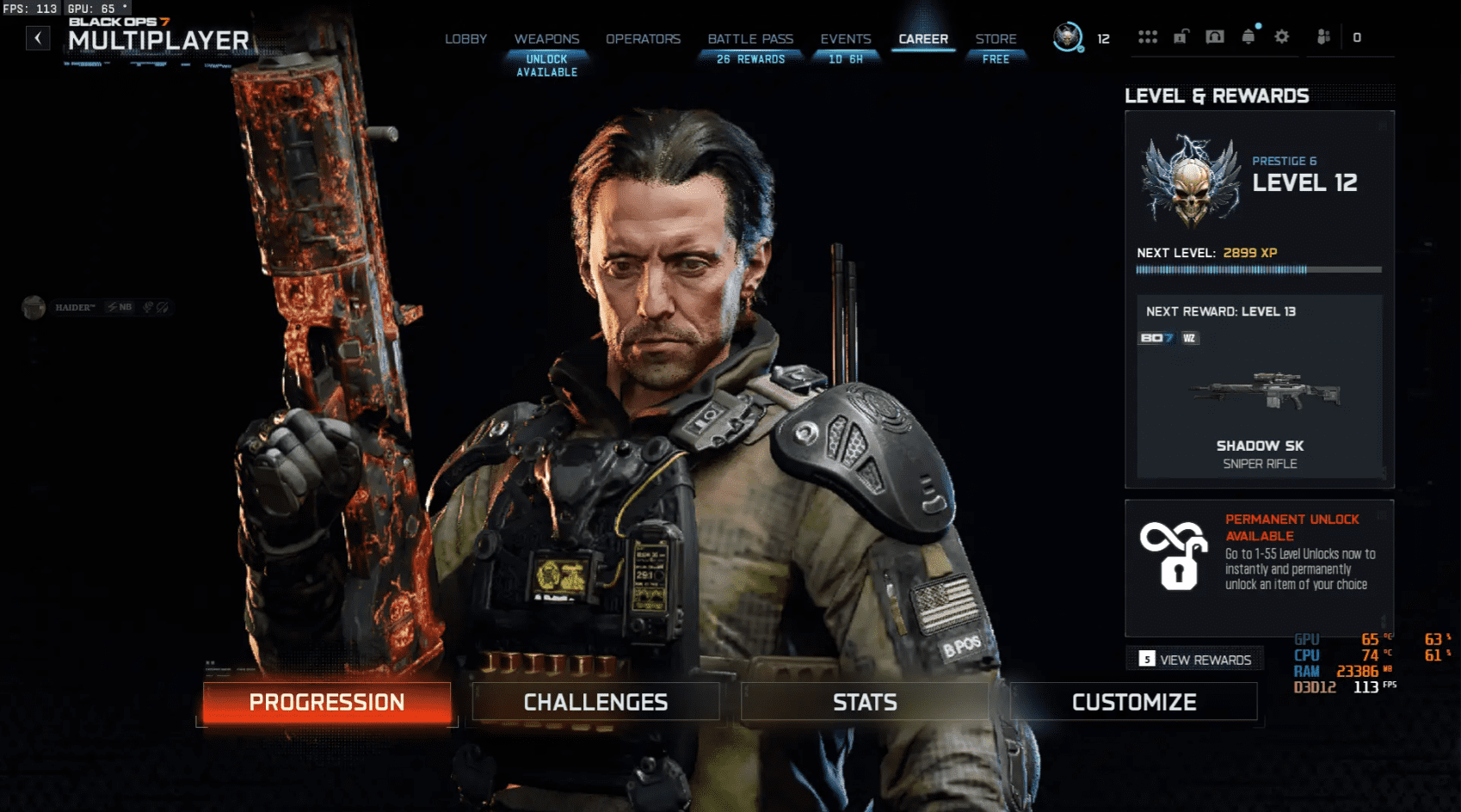This screenshot has width=1461, height=812.
Task: Open the game settings gear
Action: coord(1282,37)
